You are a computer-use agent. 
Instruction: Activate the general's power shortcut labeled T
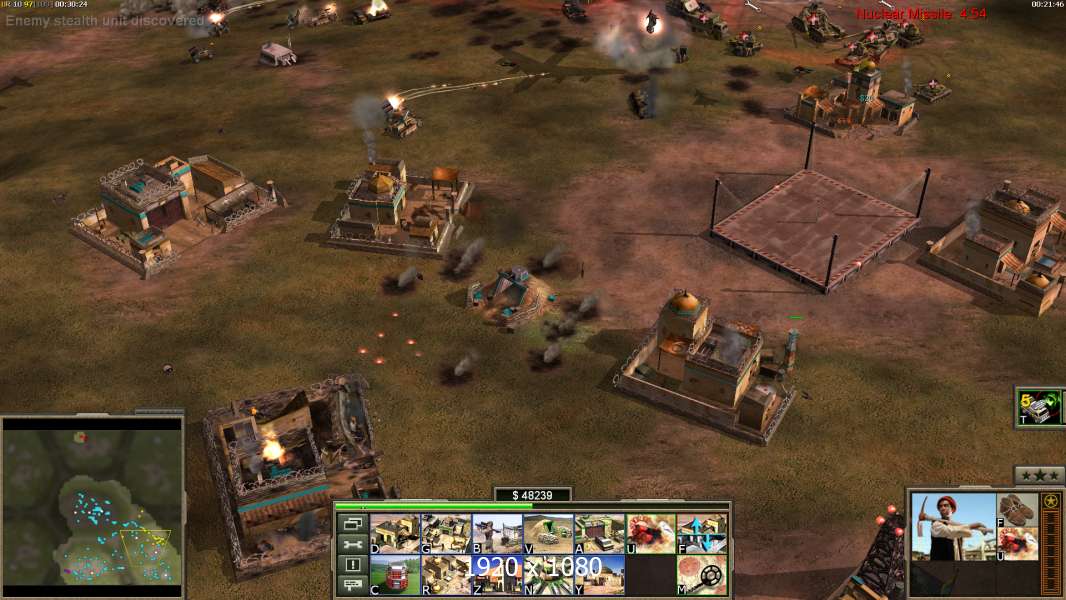pyautogui.click(x=1039, y=407)
